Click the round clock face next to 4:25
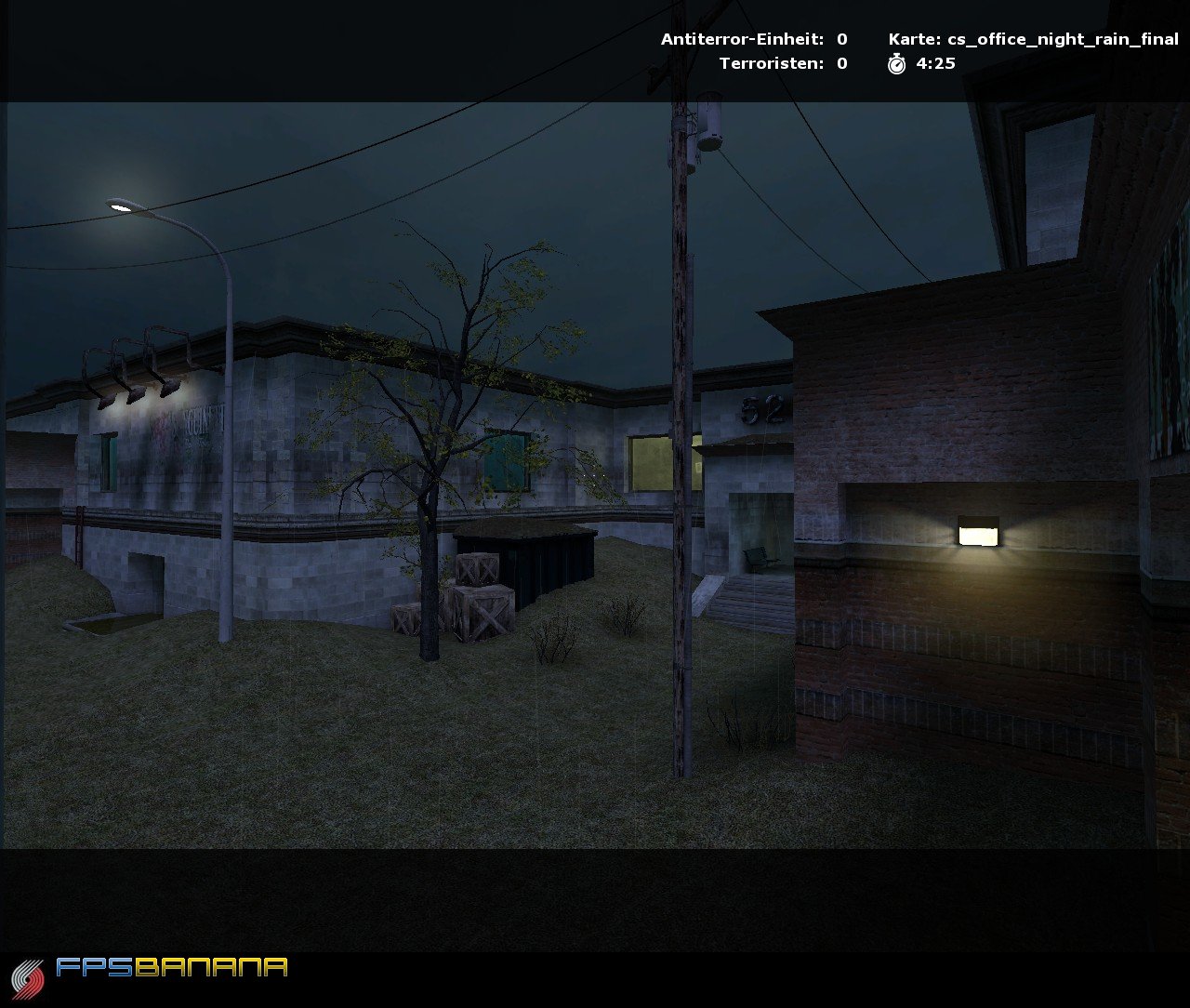 pyautogui.click(x=895, y=65)
